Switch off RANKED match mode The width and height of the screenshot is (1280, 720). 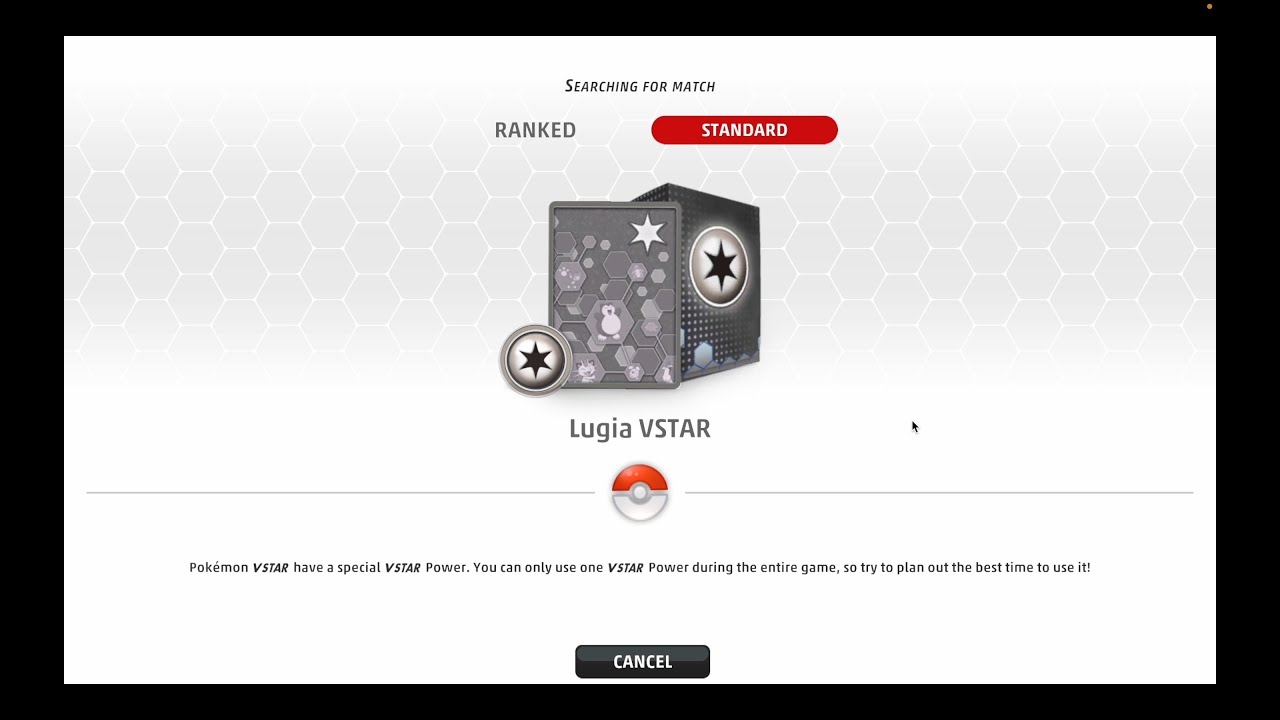535,129
